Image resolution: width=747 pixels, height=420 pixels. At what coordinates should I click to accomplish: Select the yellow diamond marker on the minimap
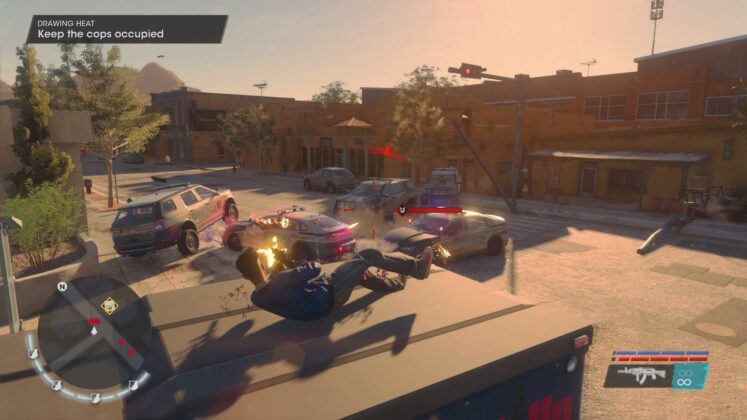(109, 305)
